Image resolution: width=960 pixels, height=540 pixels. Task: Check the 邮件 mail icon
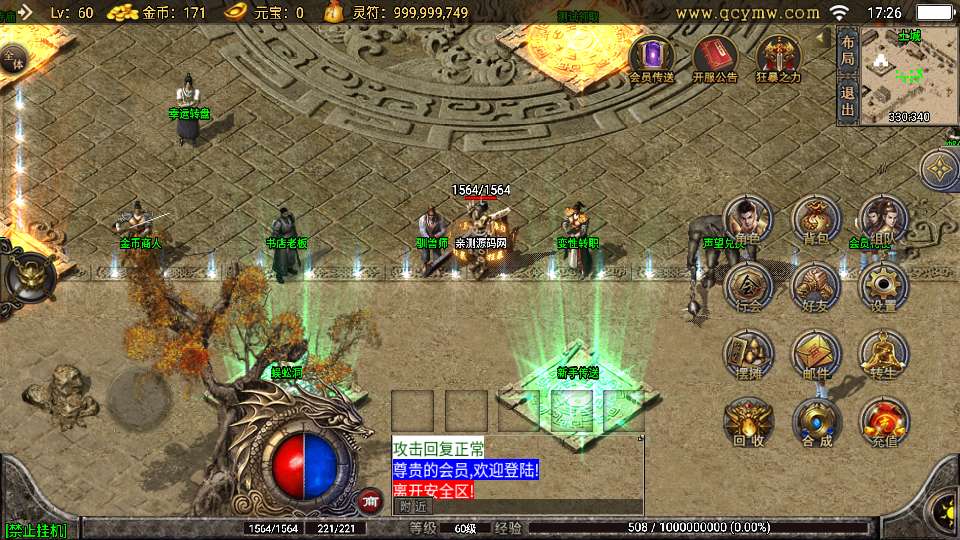816,354
